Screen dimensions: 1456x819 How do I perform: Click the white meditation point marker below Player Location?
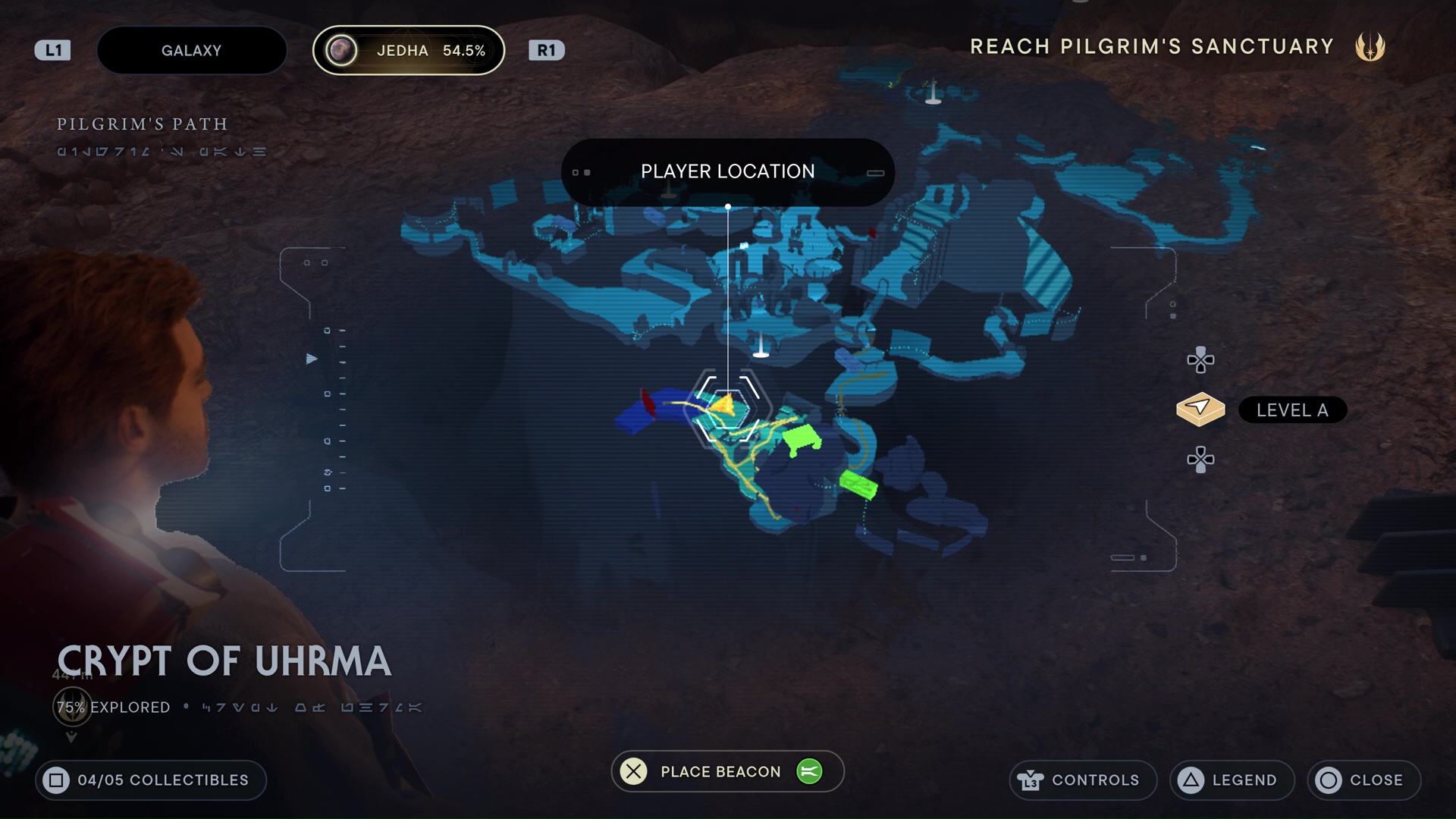point(761,347)
